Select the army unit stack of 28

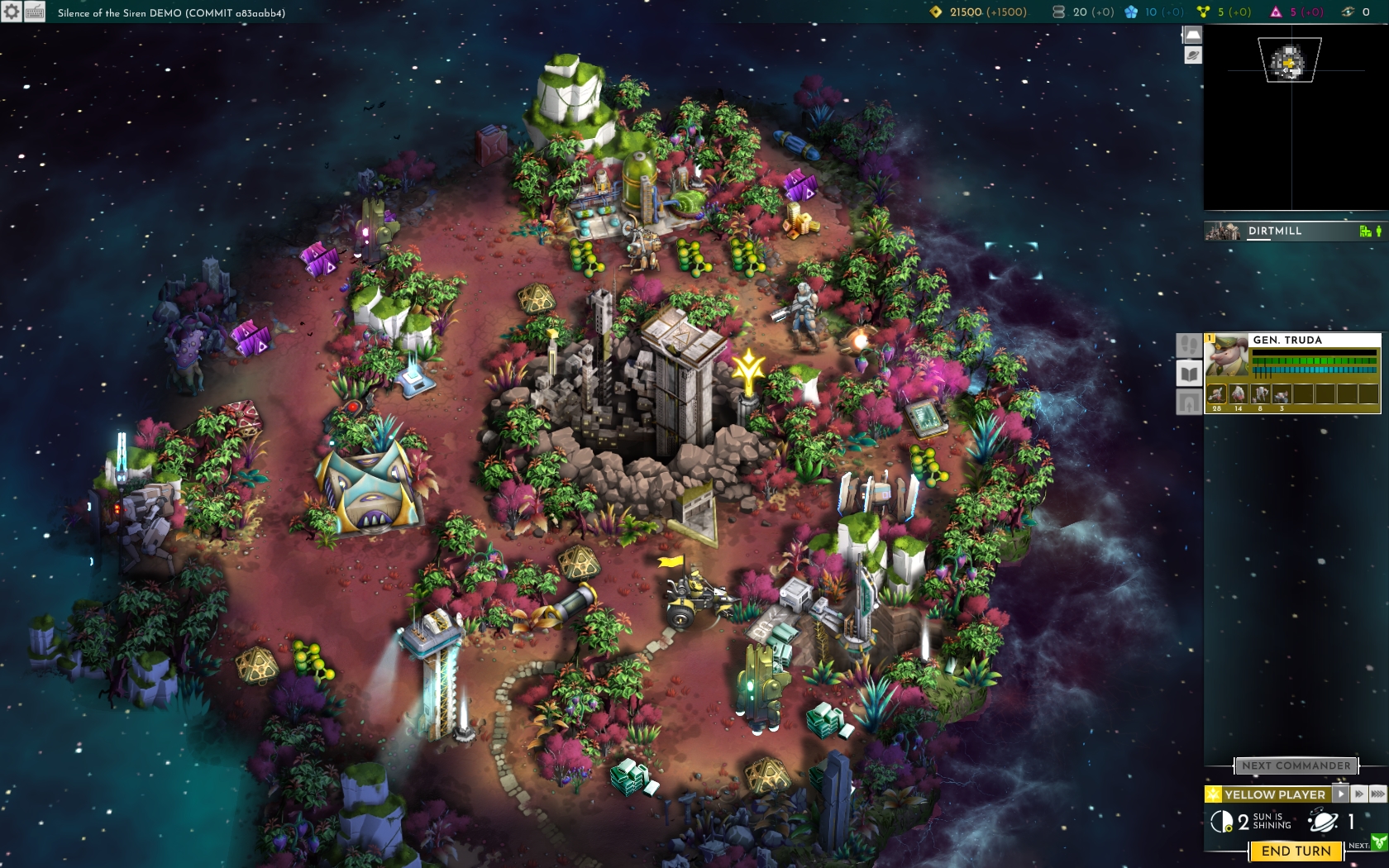click(x=1216, y=394)
